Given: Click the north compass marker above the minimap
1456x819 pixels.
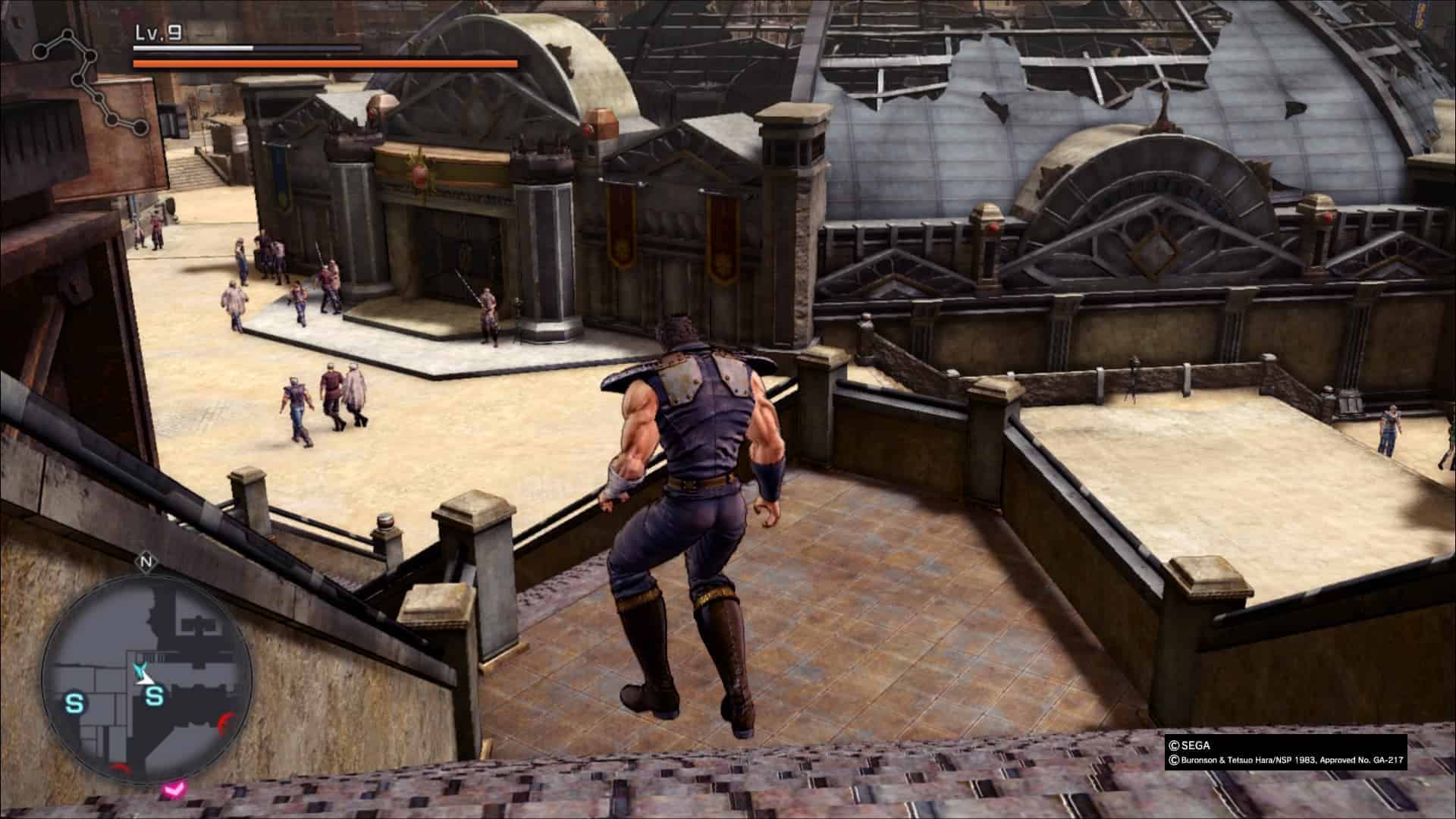Looking at the screenshot, I should (x=144, y=563).
